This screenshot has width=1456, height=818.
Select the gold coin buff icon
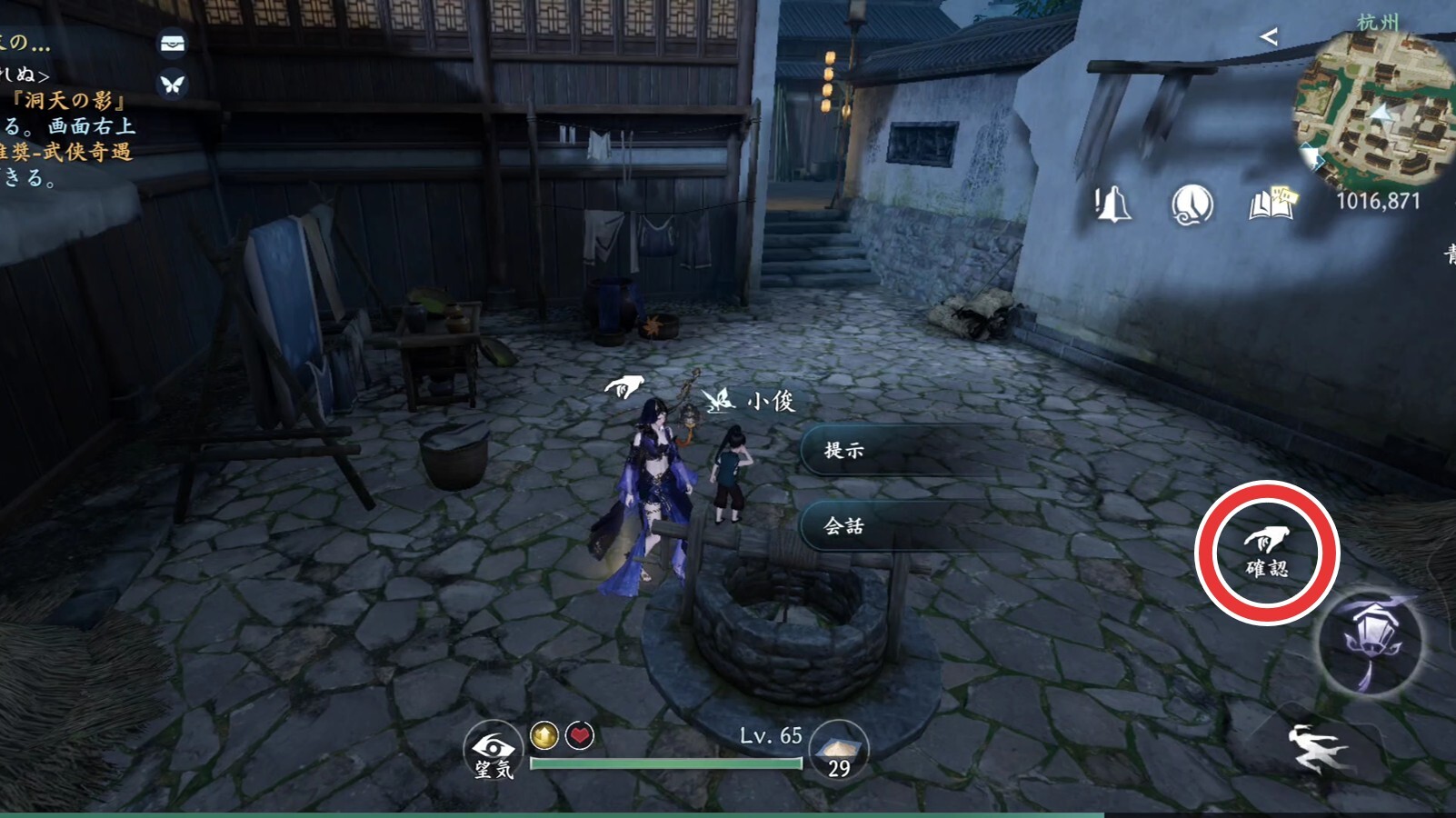[x=544, y=734]
